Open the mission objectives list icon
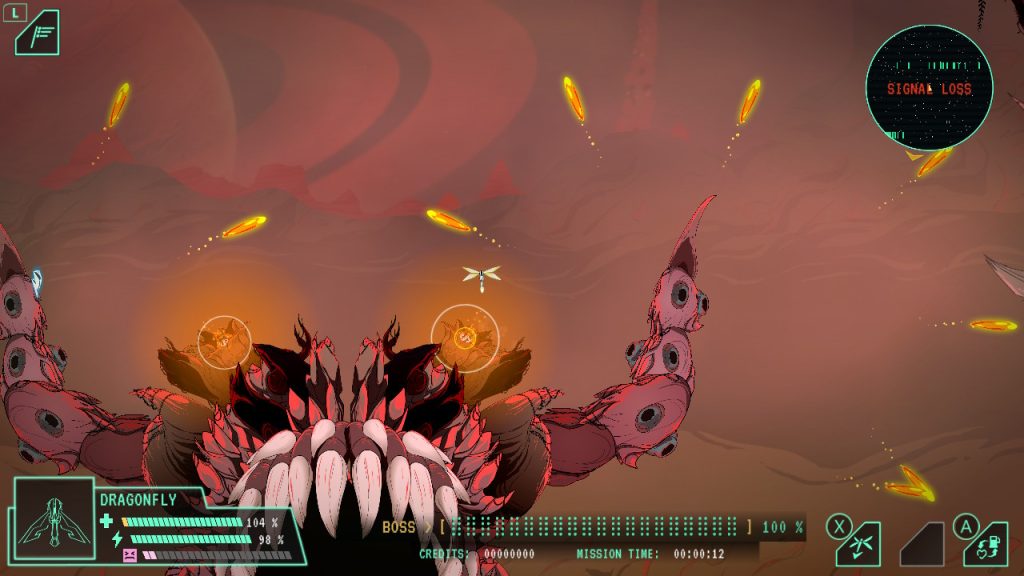 (37, 33)
